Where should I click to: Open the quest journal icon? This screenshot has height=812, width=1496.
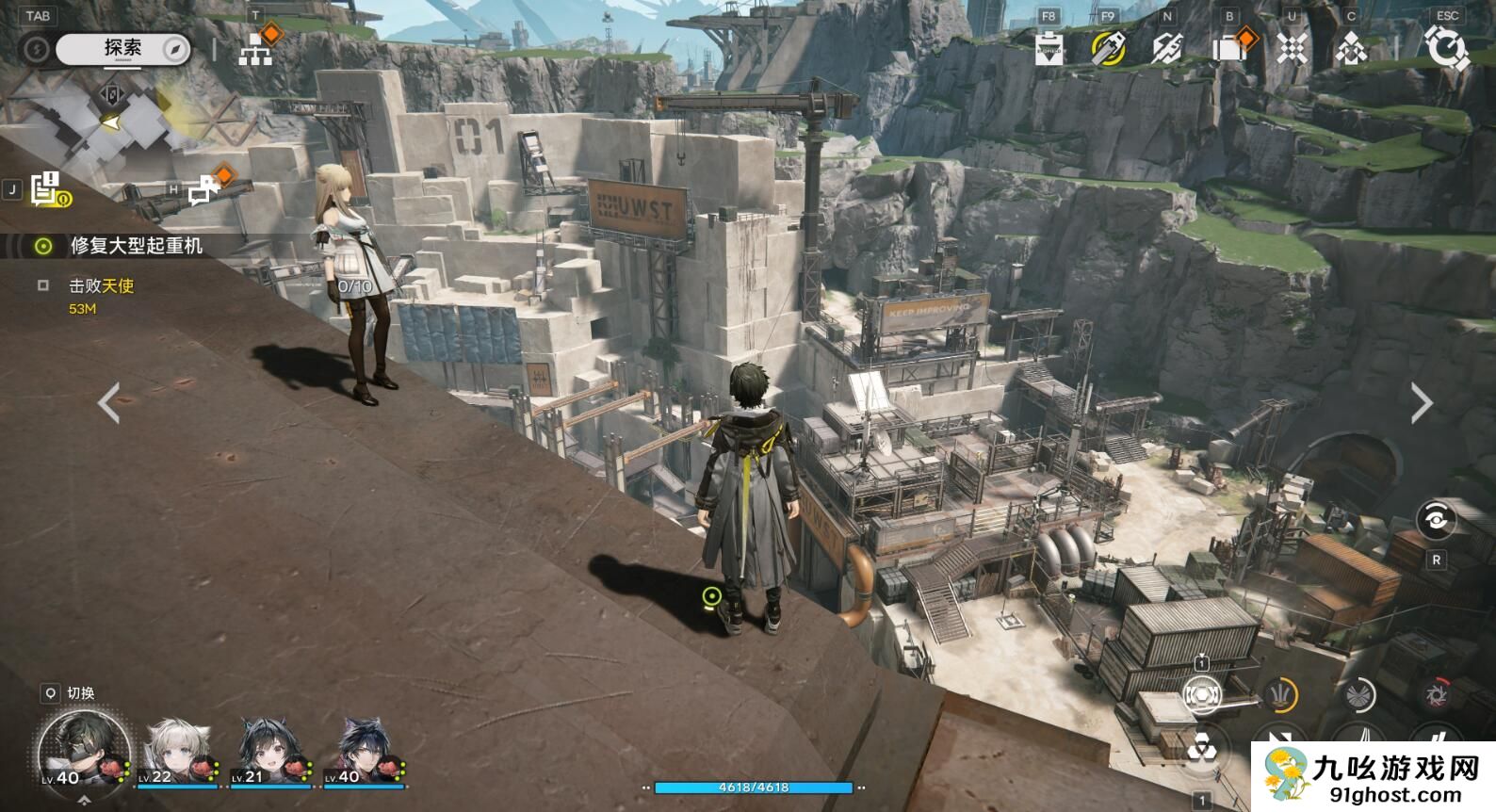coord(46,189)
